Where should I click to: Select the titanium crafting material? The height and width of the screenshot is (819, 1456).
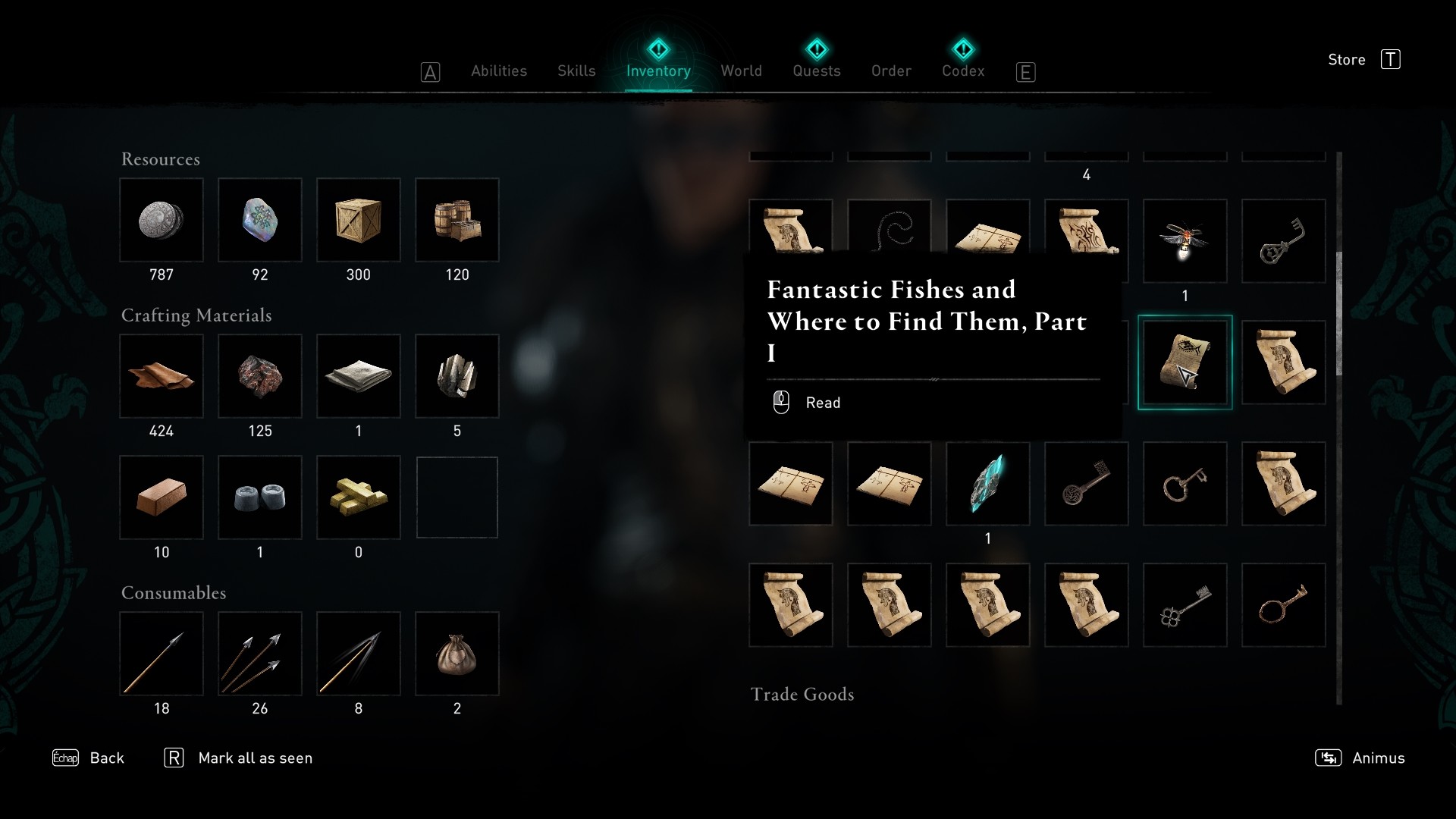pyautogui.click(x=457, y=377)
